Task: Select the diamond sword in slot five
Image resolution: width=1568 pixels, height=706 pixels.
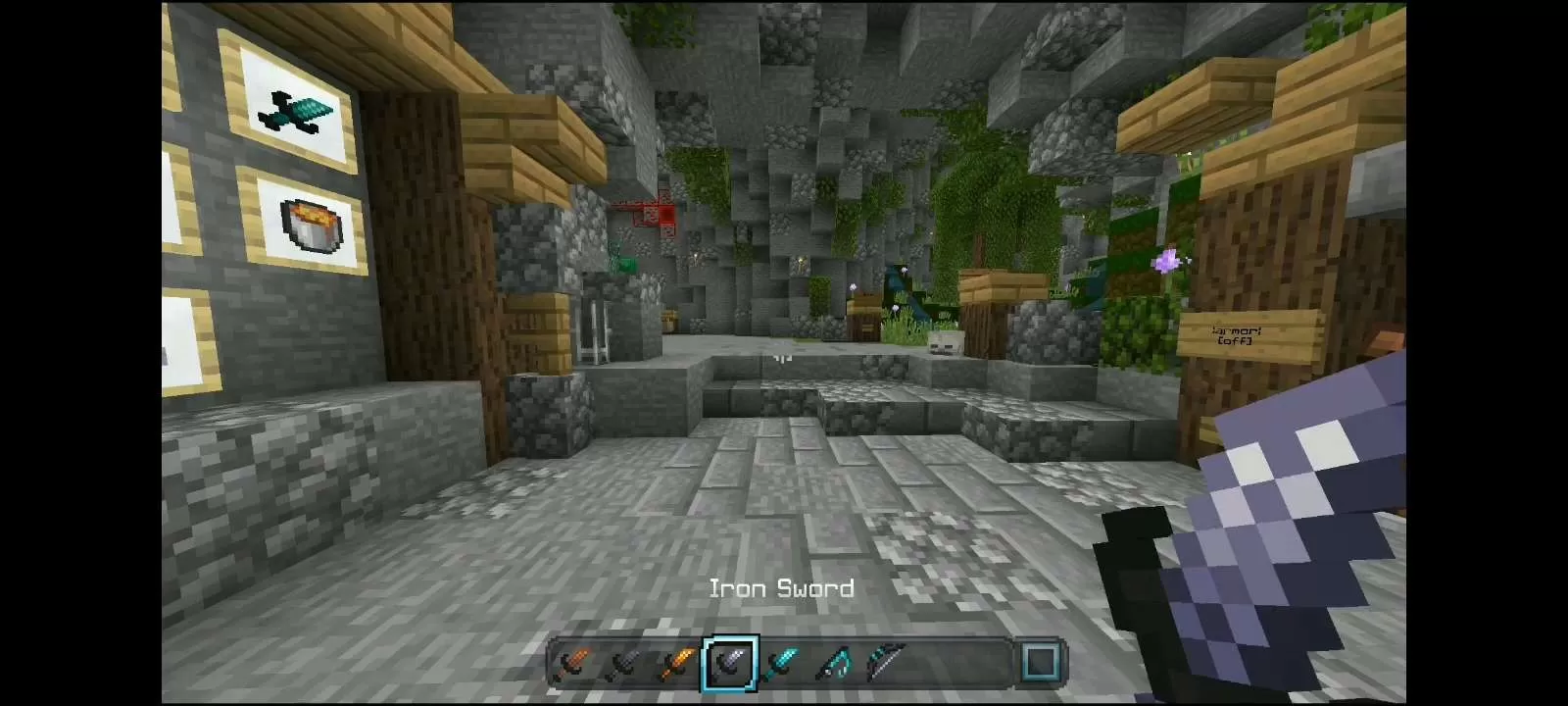Action: pyautogui.click(x=782, y=665)
